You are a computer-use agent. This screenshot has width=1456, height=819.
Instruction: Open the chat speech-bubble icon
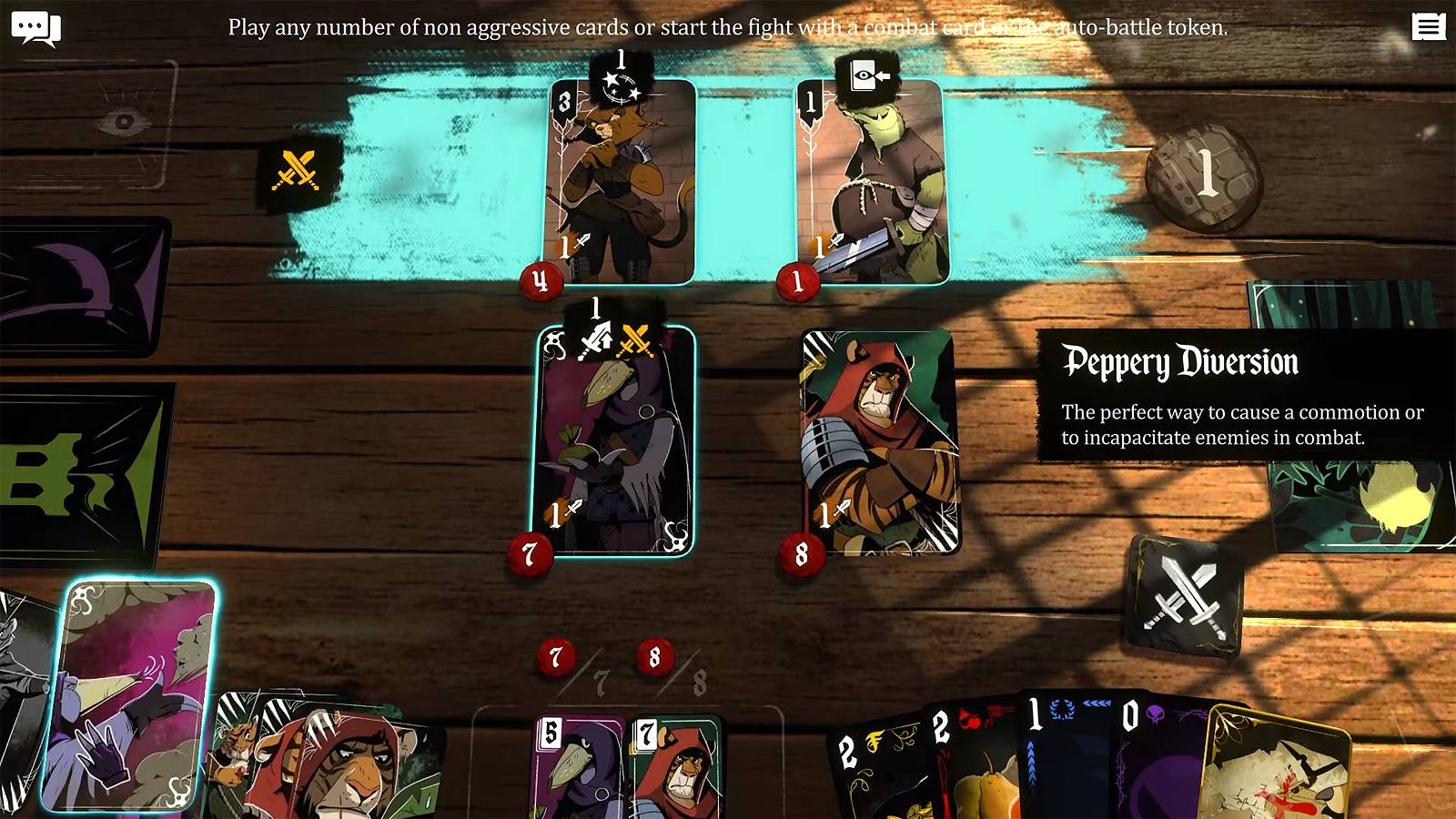coord(35,28)
